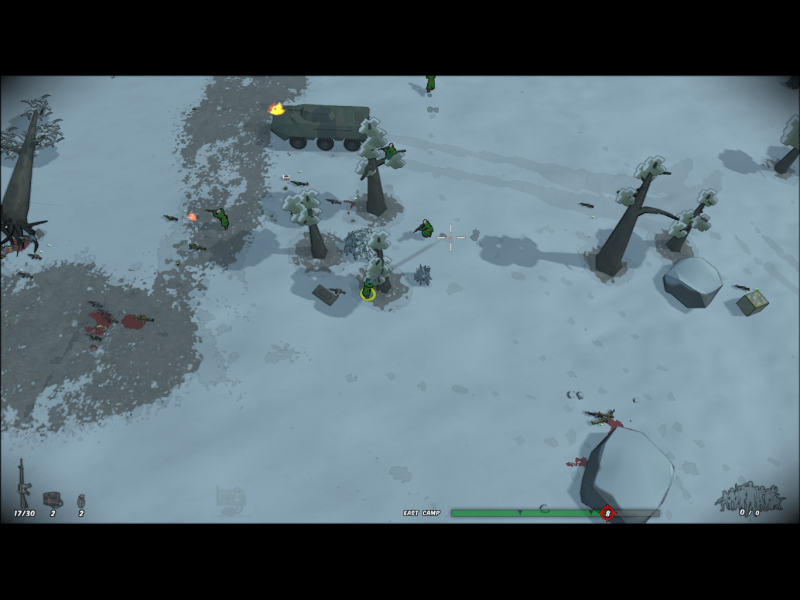Select the medkit item icon
The width and height of the screenshot is (800, 600).
point(52,498)
